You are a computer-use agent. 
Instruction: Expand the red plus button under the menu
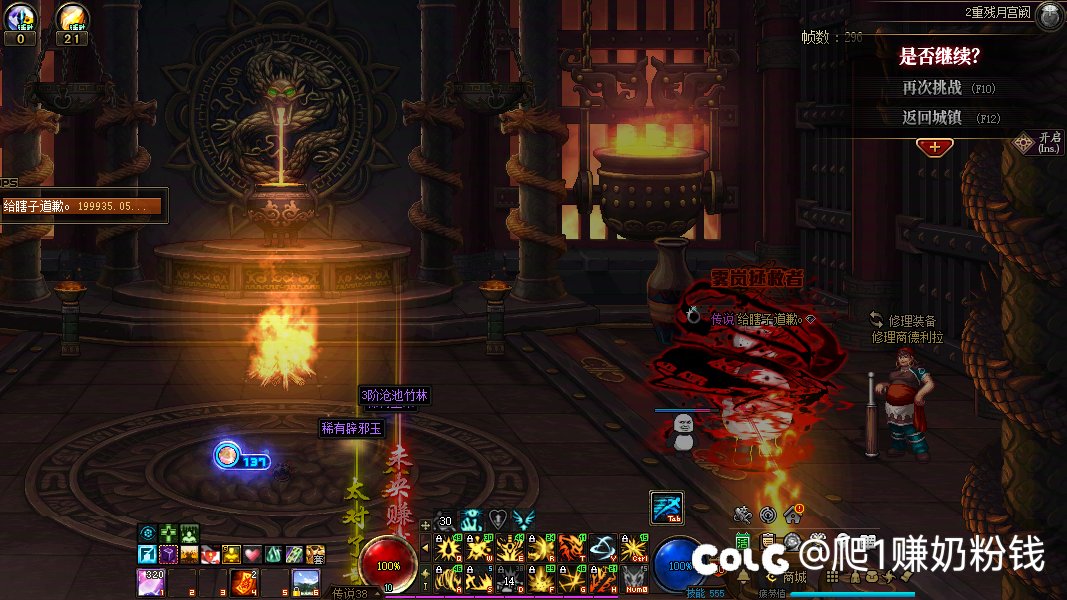click(934, 147)
